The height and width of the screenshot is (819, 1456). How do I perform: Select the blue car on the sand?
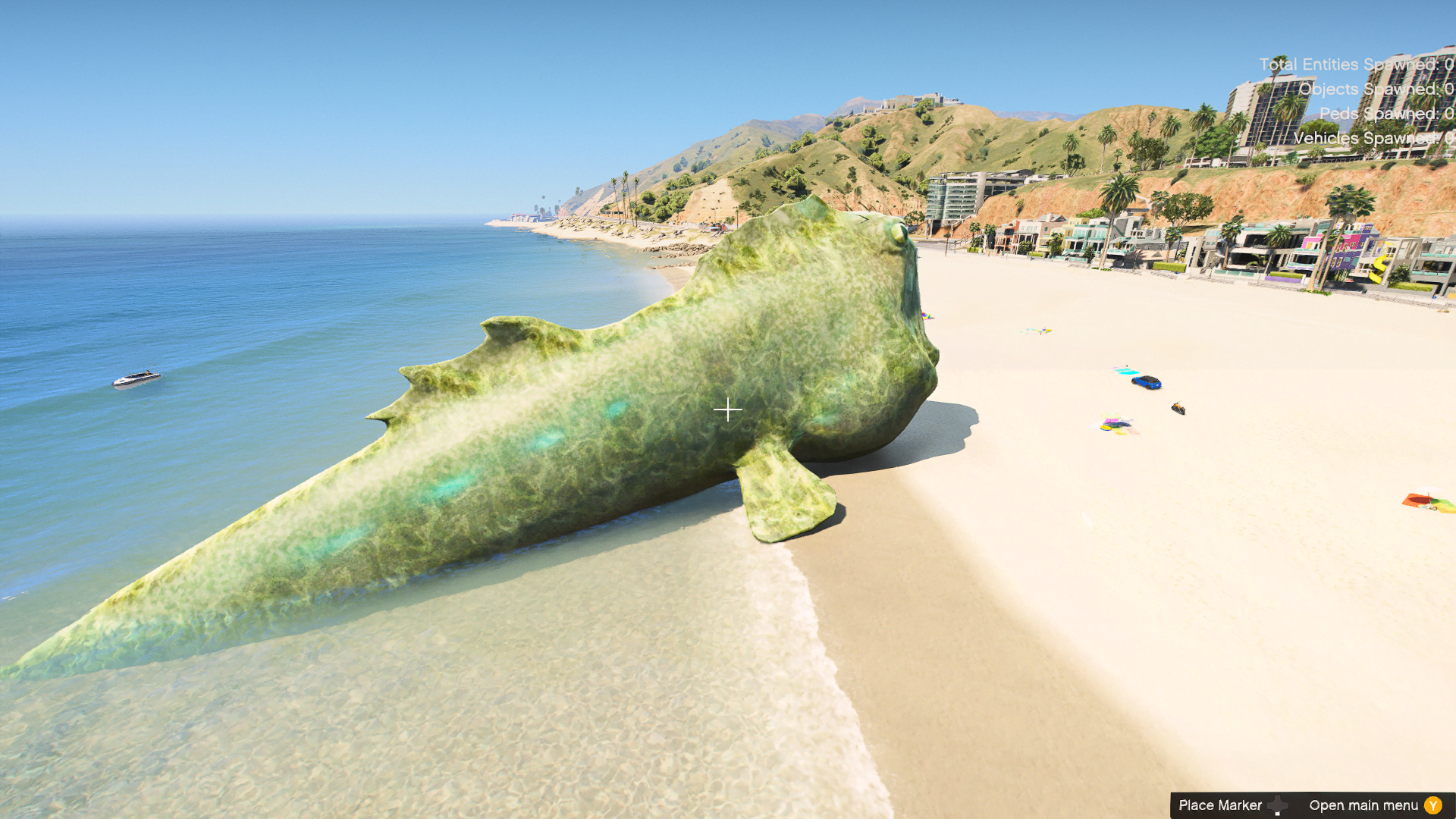(x=1146, y=383)
